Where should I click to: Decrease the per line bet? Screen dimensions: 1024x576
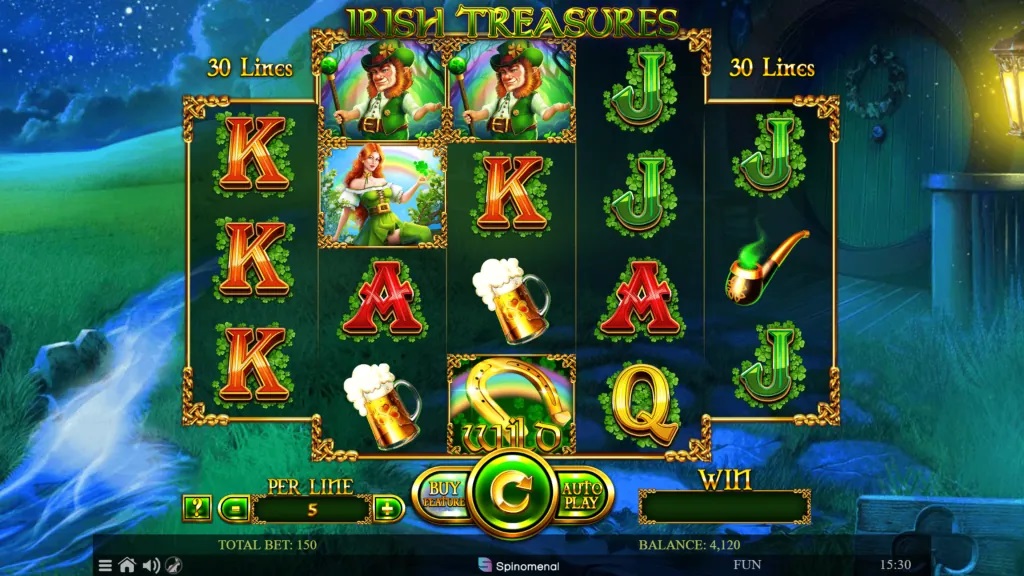(x=233, y=508)
